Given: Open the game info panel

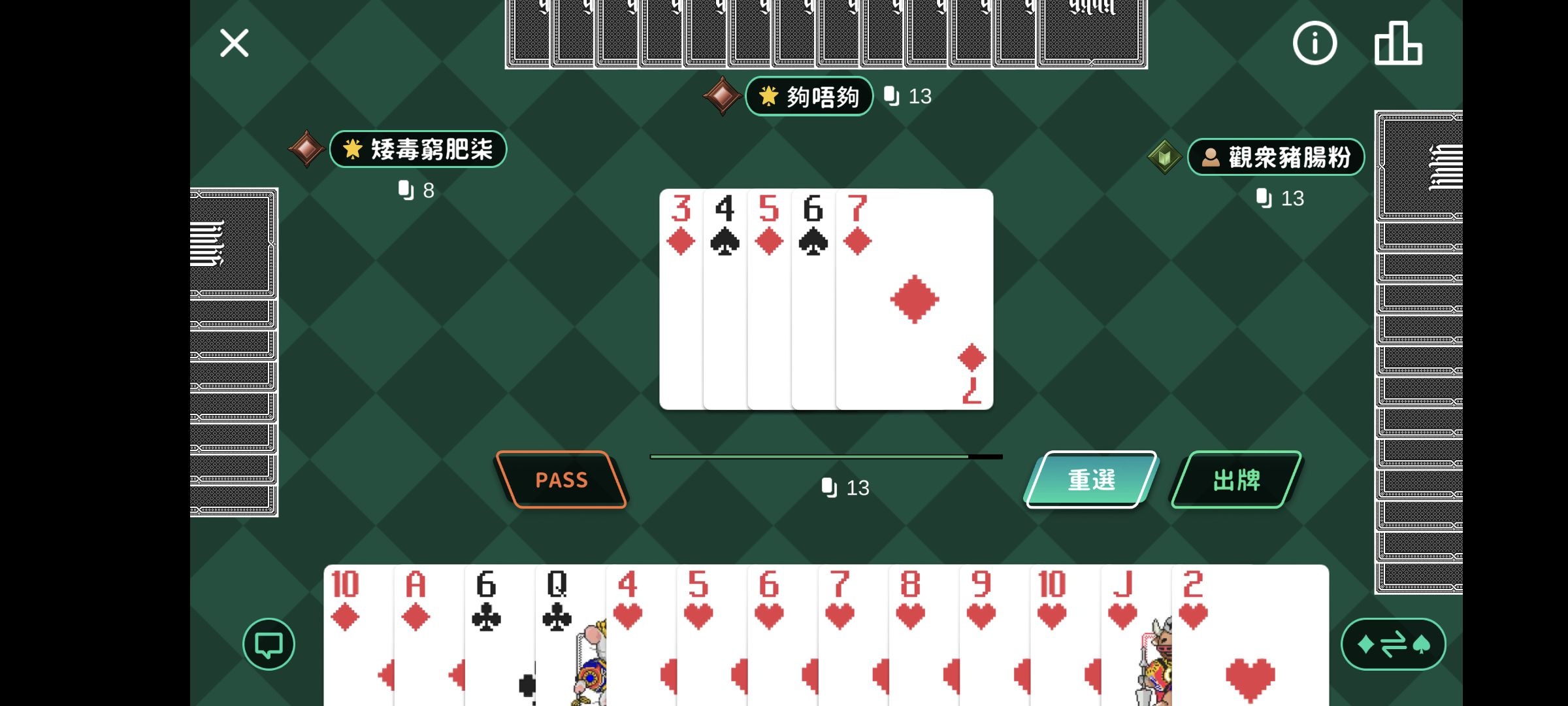Looking at the screenshot, I should click(1315, 42).
